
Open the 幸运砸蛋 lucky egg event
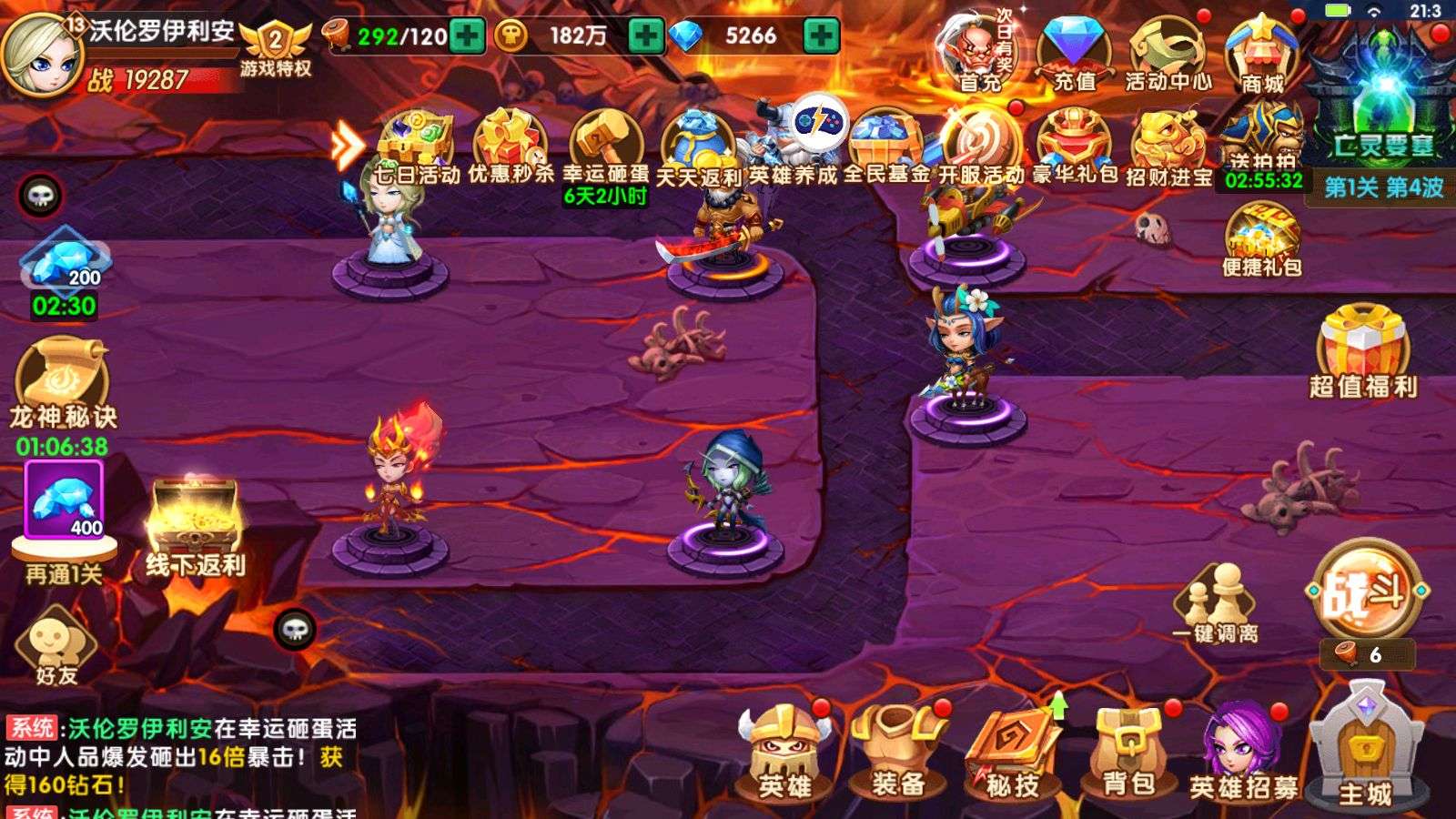coord(605,146)
